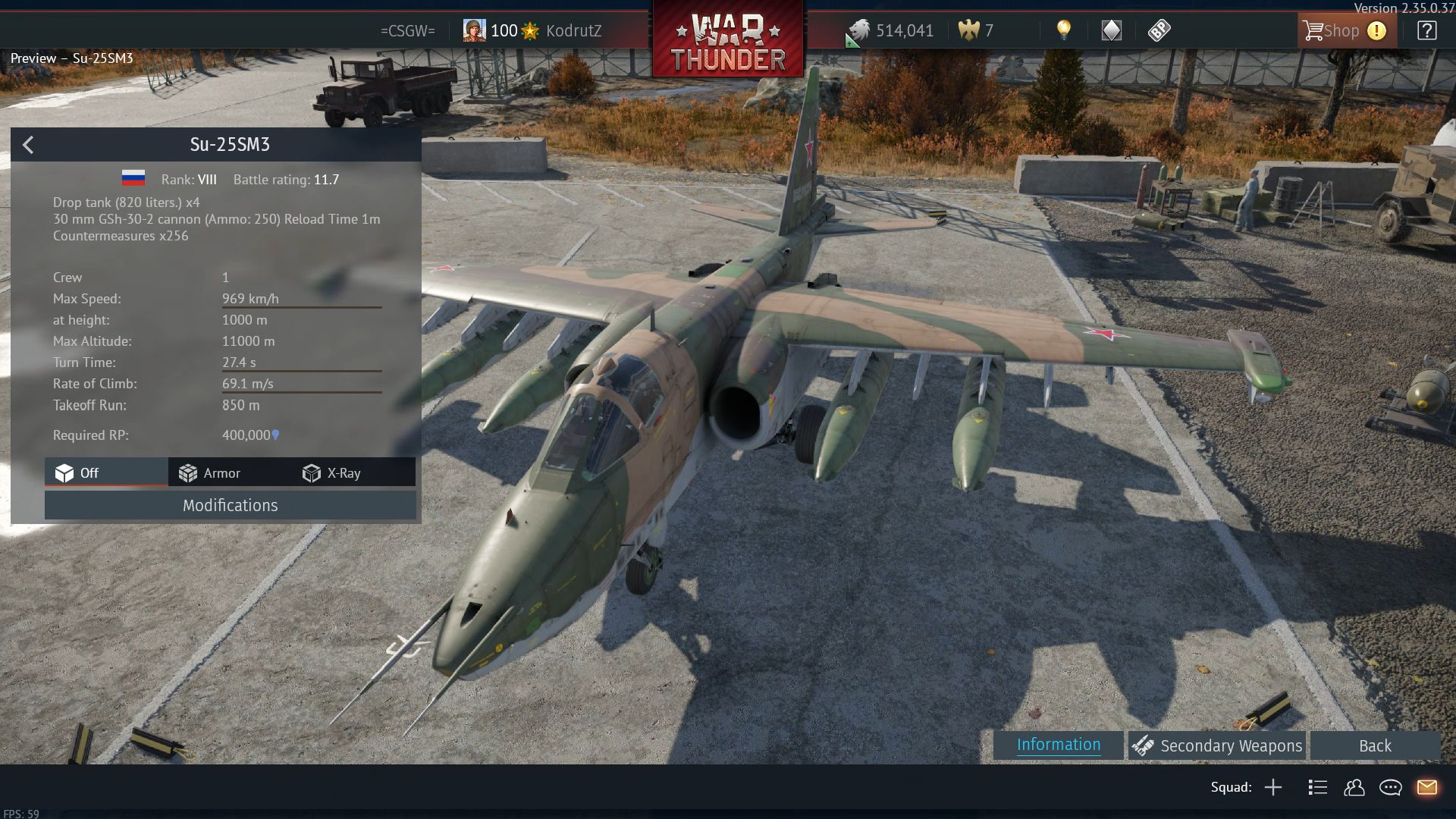
Task: Go back using the panel's left arrow
Action: [x=29, y=145]
